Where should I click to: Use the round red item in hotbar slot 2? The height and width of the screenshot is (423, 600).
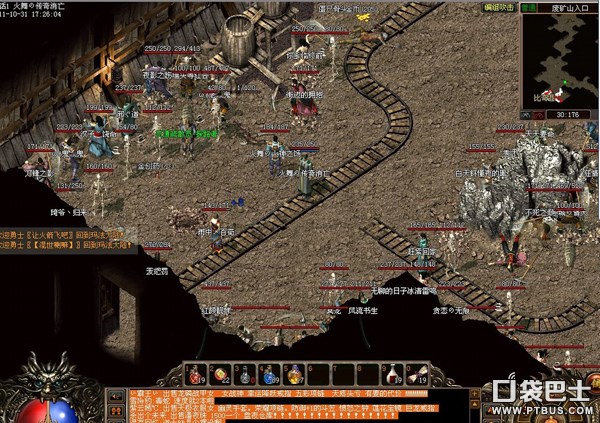220,375
